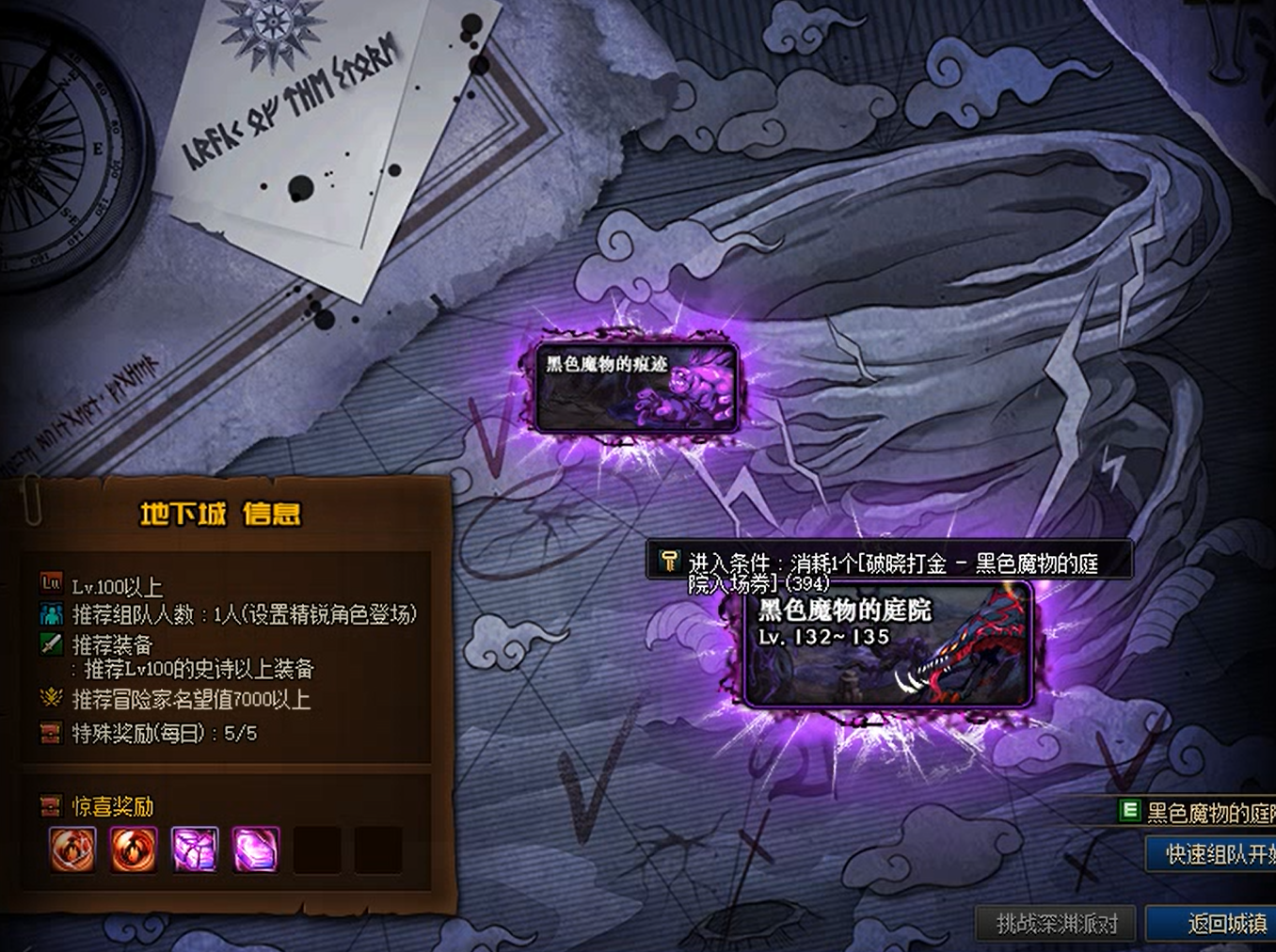
Task: Select the purple crystal gift reward item
Action: (195, 851)
